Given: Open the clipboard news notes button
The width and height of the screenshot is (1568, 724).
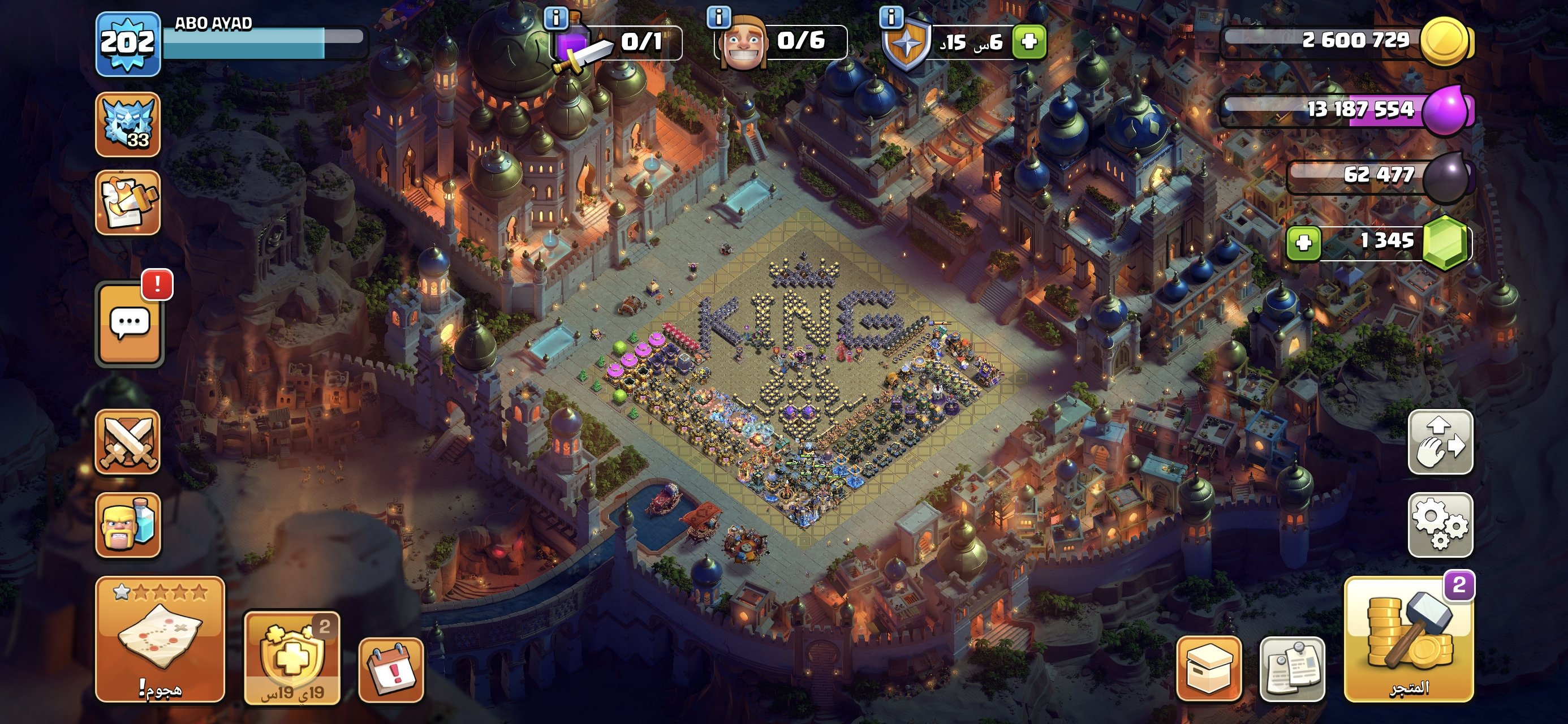Looking at the screenshot, I should [x=1291, y=669].
